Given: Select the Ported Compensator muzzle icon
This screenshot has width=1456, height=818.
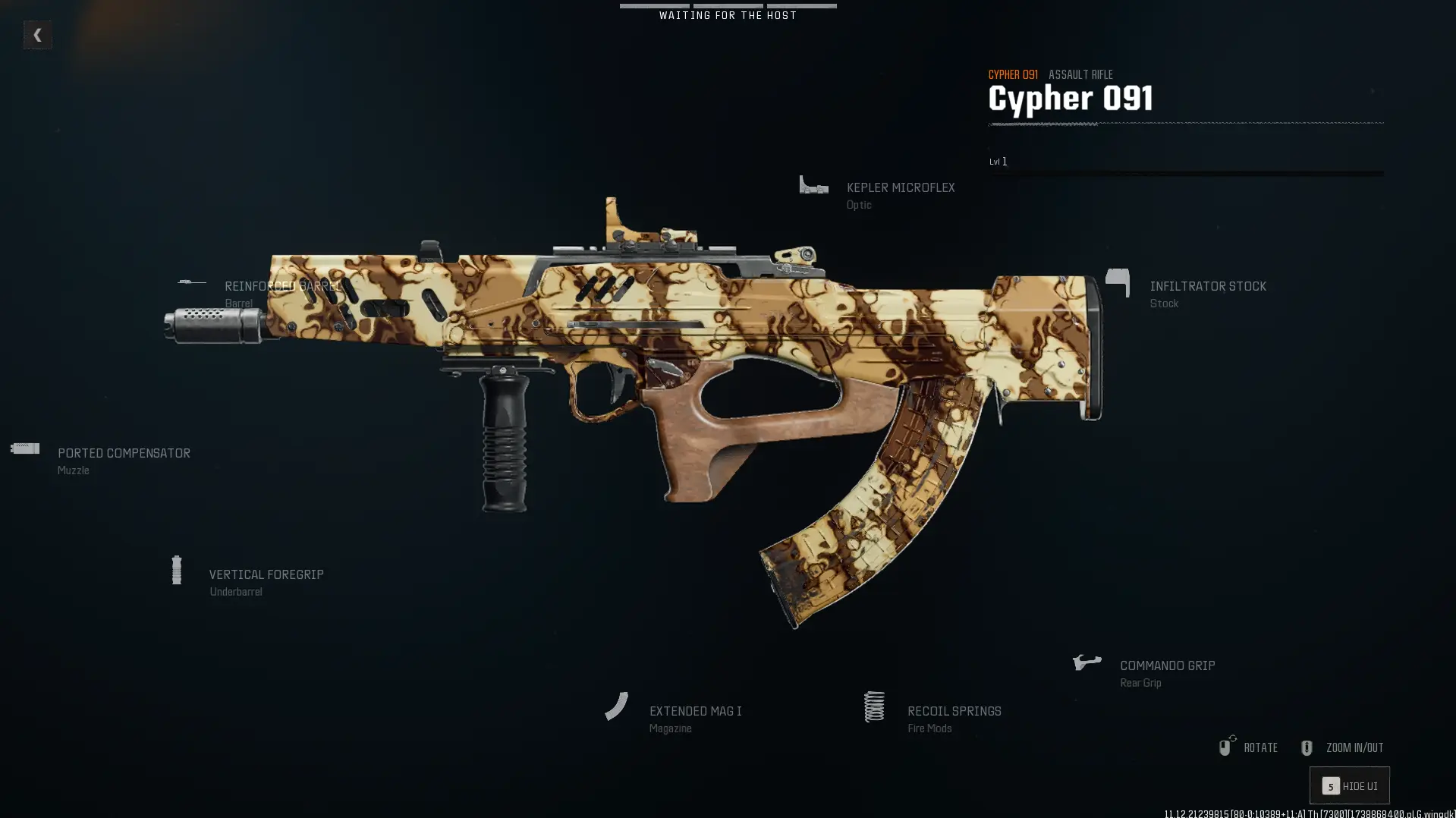Looking at the screenshot, I should pyautogui.click(x=24, y=448).
